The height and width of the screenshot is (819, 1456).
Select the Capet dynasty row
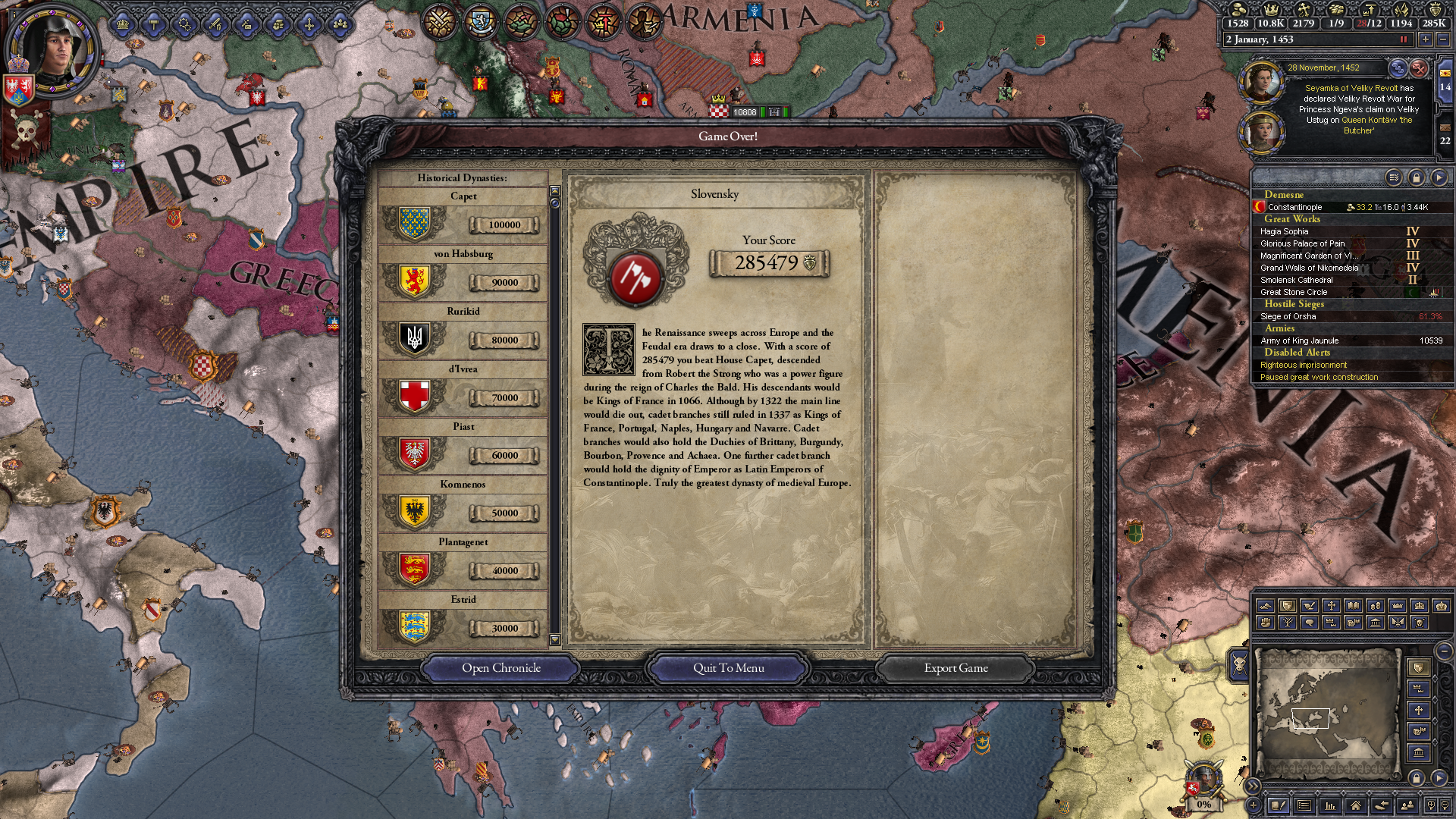click(463, 218)
